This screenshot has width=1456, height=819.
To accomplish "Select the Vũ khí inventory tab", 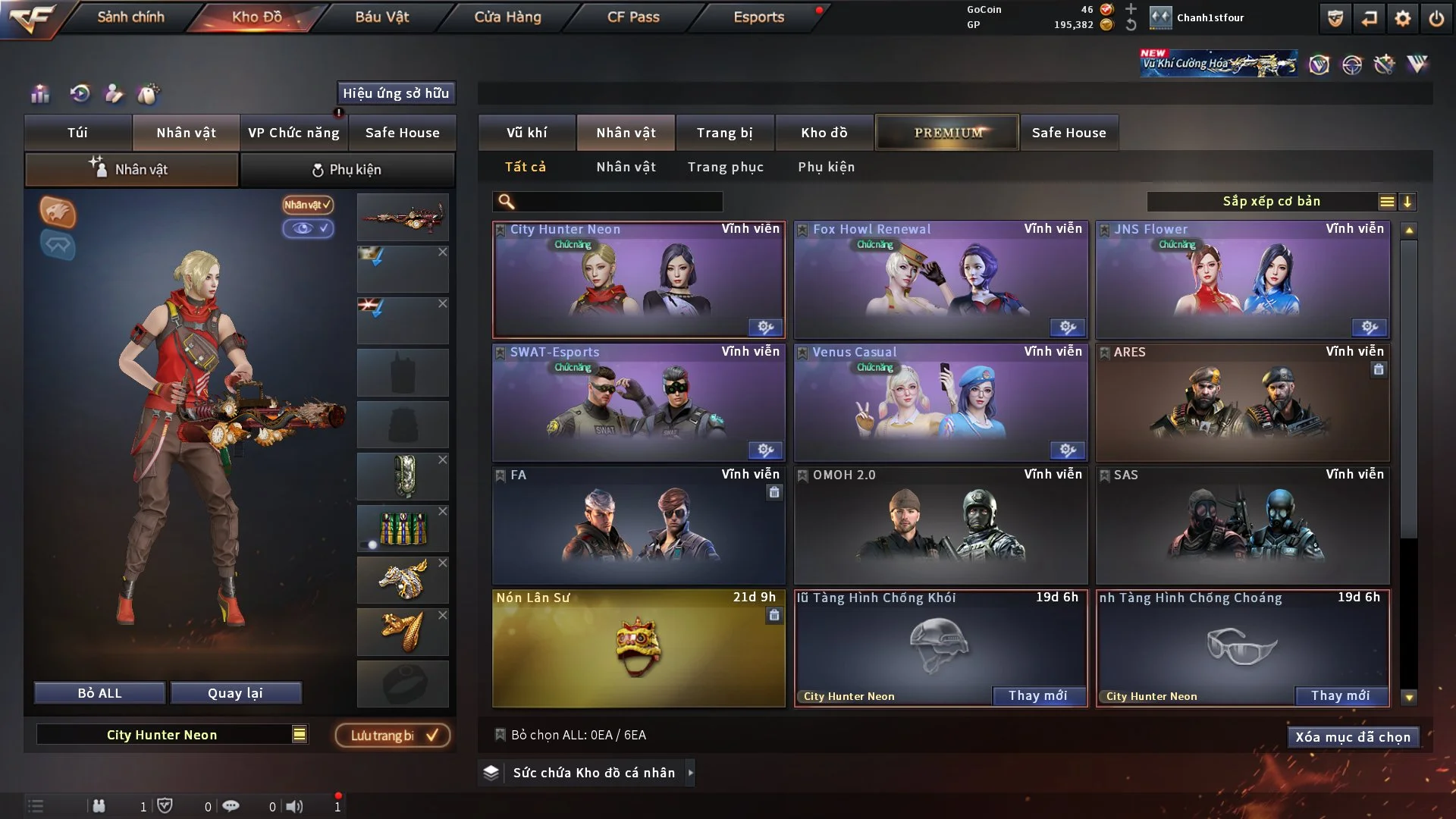I will click(x=526, y=133).
